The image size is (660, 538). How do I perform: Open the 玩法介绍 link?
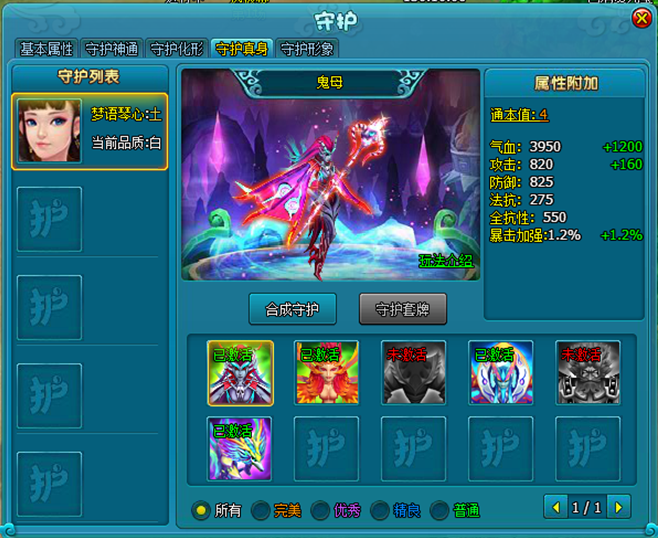[x=446, y=261]
